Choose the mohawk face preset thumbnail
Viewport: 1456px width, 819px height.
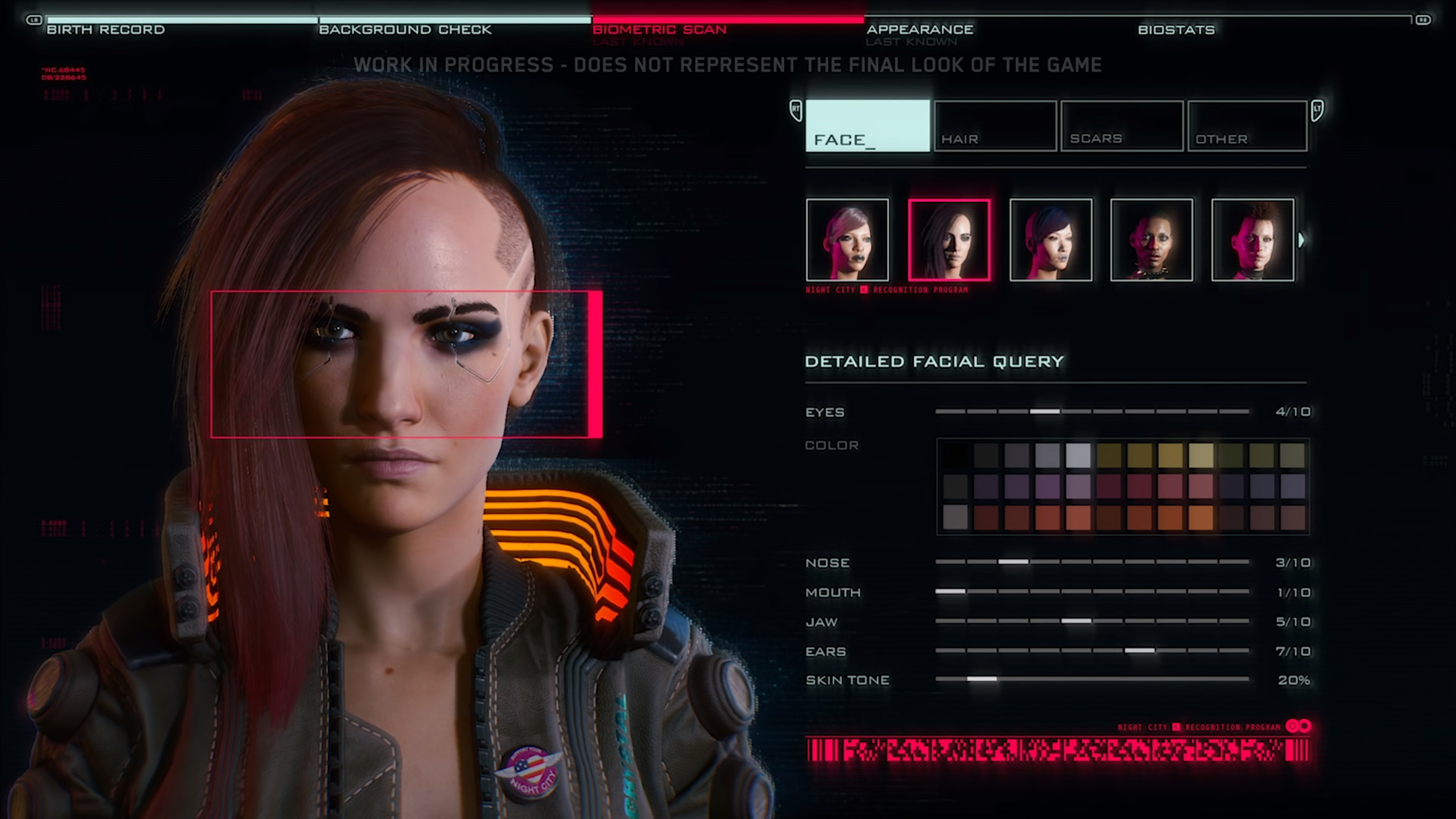coord(1253,240)
